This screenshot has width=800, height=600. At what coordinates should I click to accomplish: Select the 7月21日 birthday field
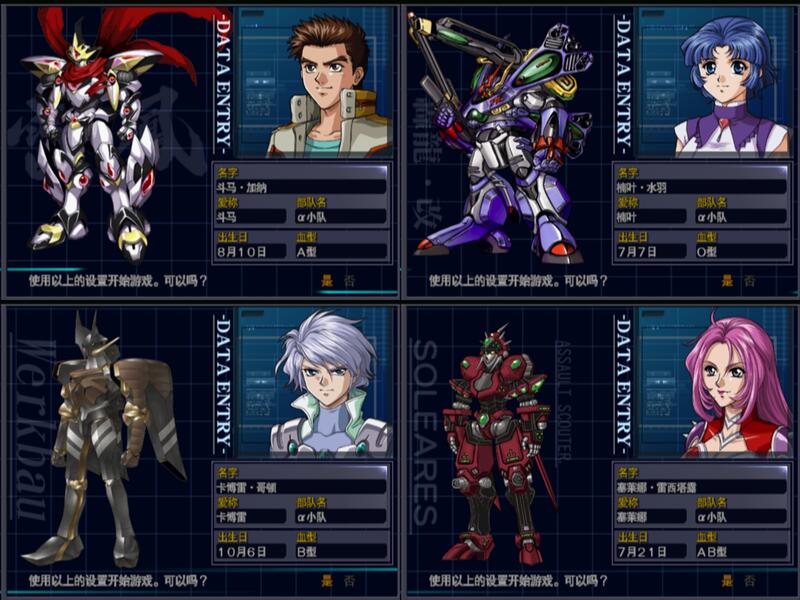point(651,552)
